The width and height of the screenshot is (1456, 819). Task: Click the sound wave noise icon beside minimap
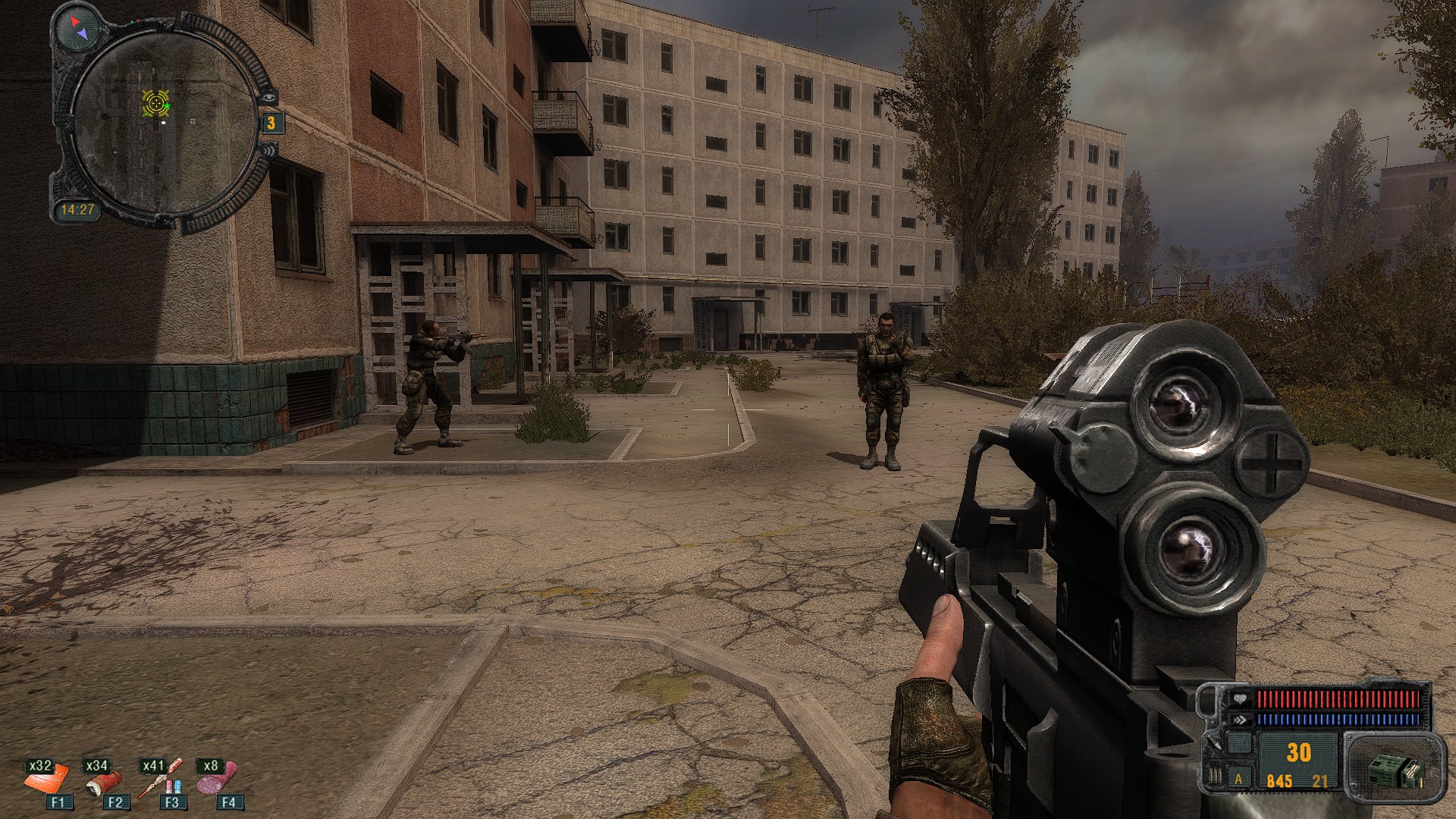pyautogui.click(x=269, y=152)
